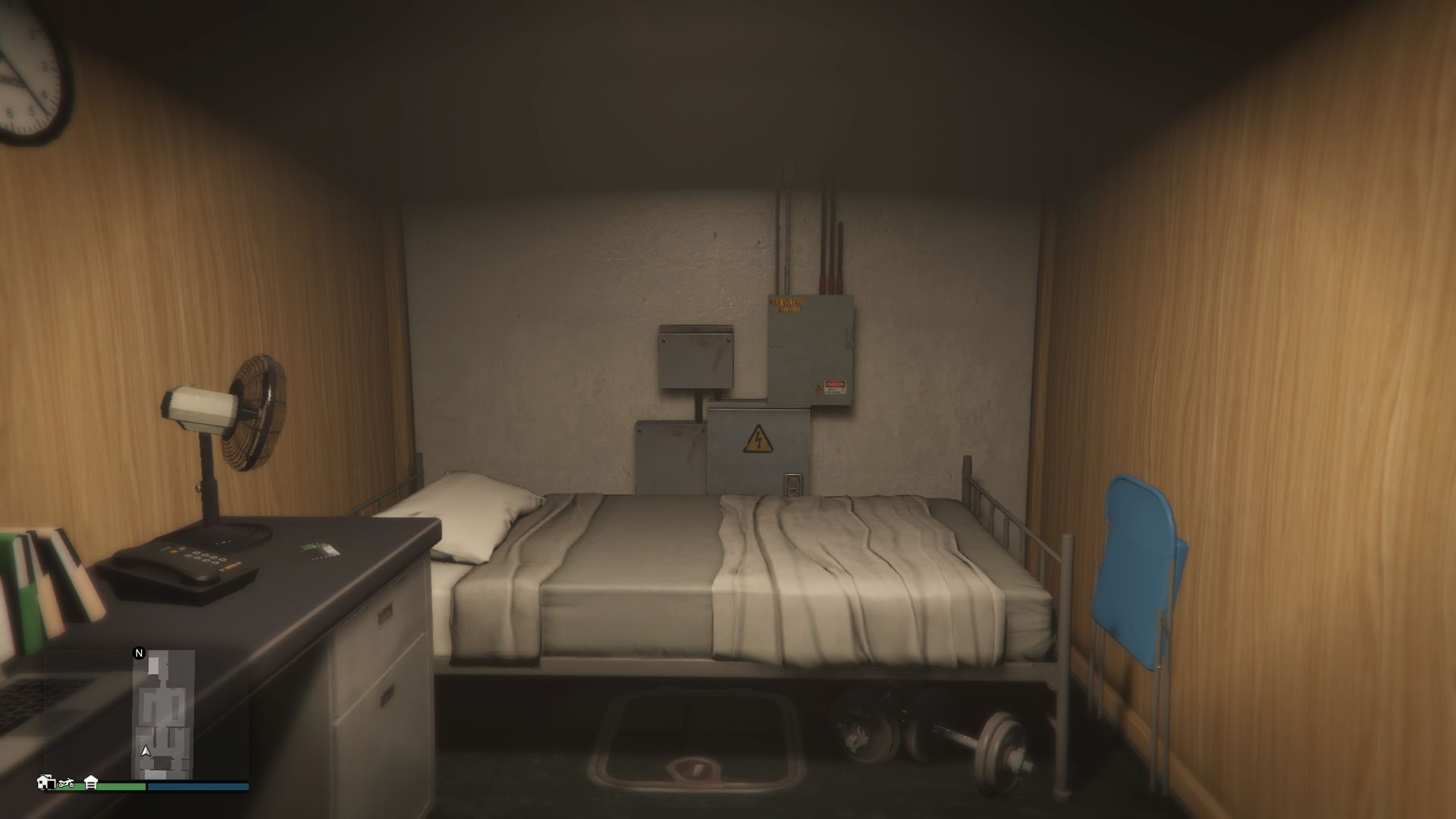Click the High Voltage warning label on the breaker
The image size is (1456, 819).
click(786, 304)
